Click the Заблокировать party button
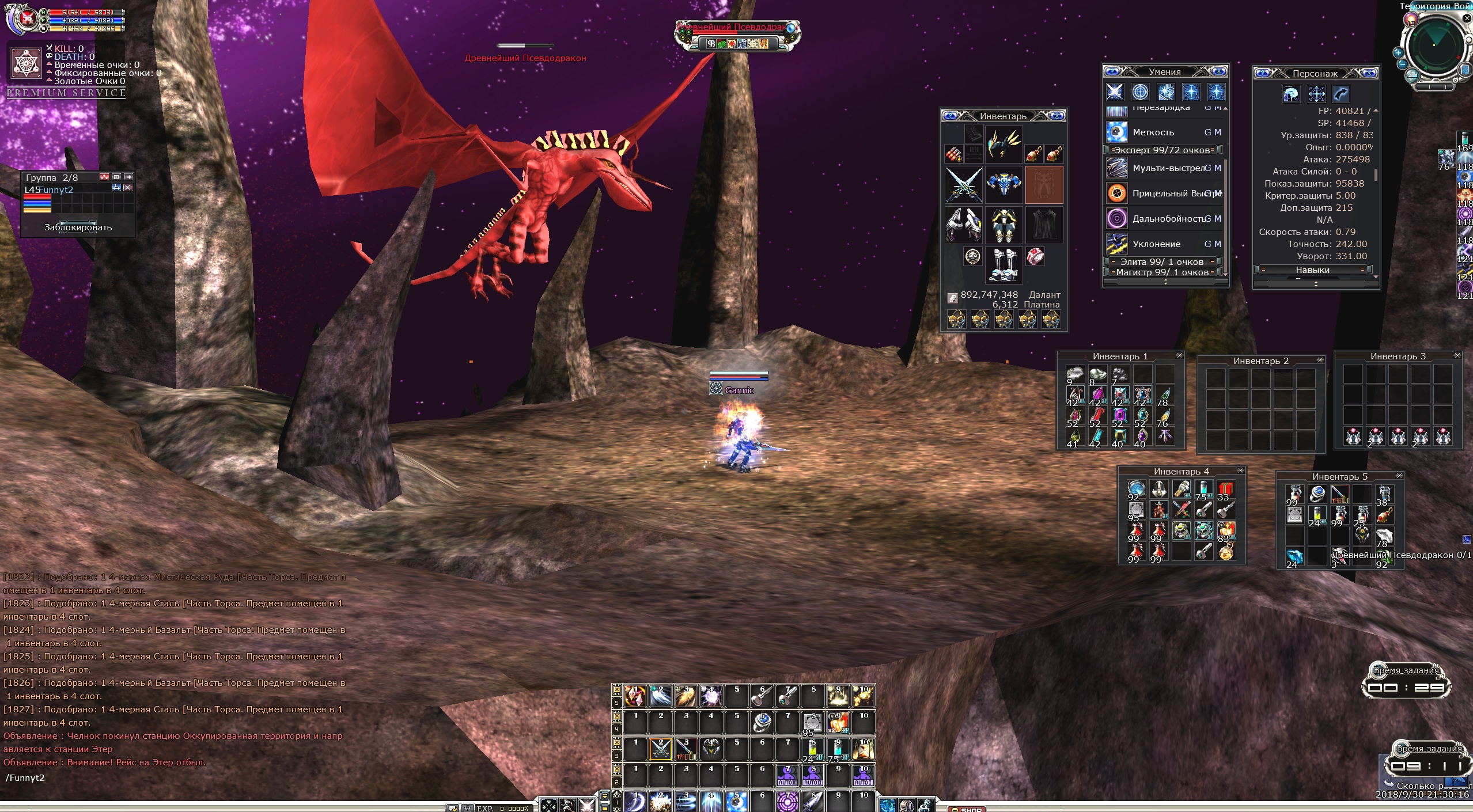The width and height of the screenshot is (1473, 812). pos(78,227)
